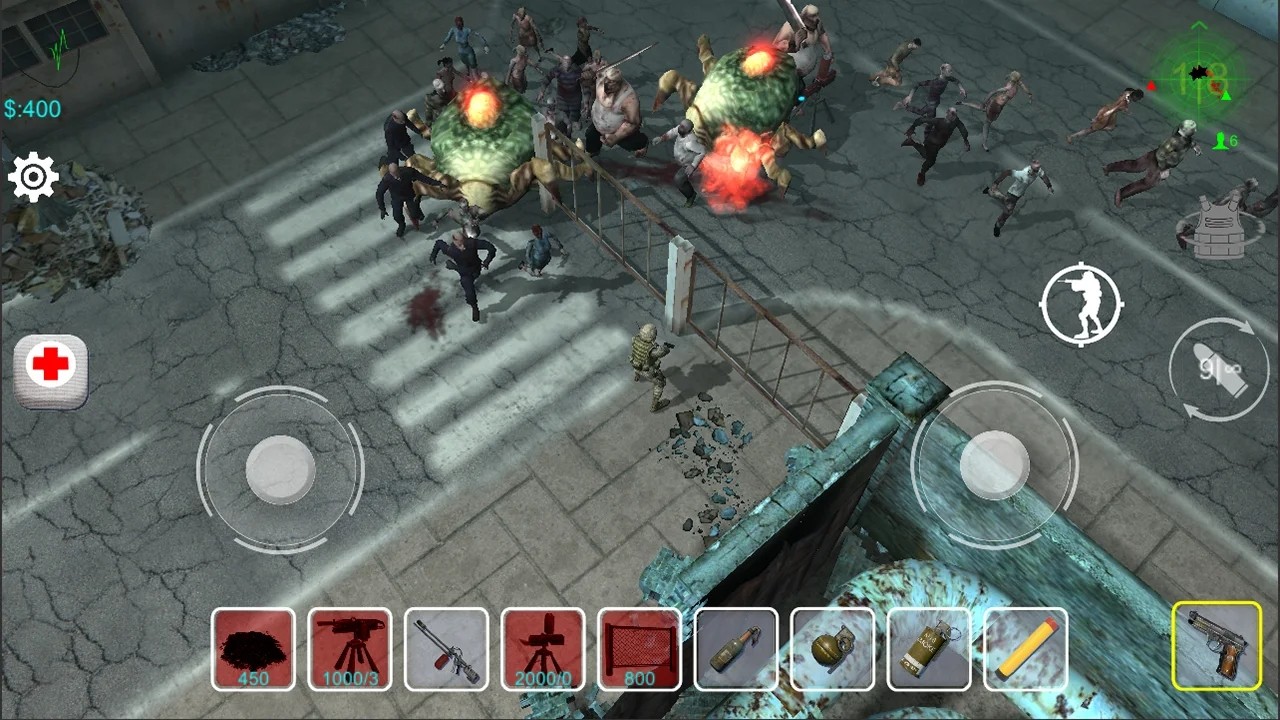Choose the machine gun turret slot
Image resolution: width=1280 pixels, height=720 pixels.
click(350, 649)
